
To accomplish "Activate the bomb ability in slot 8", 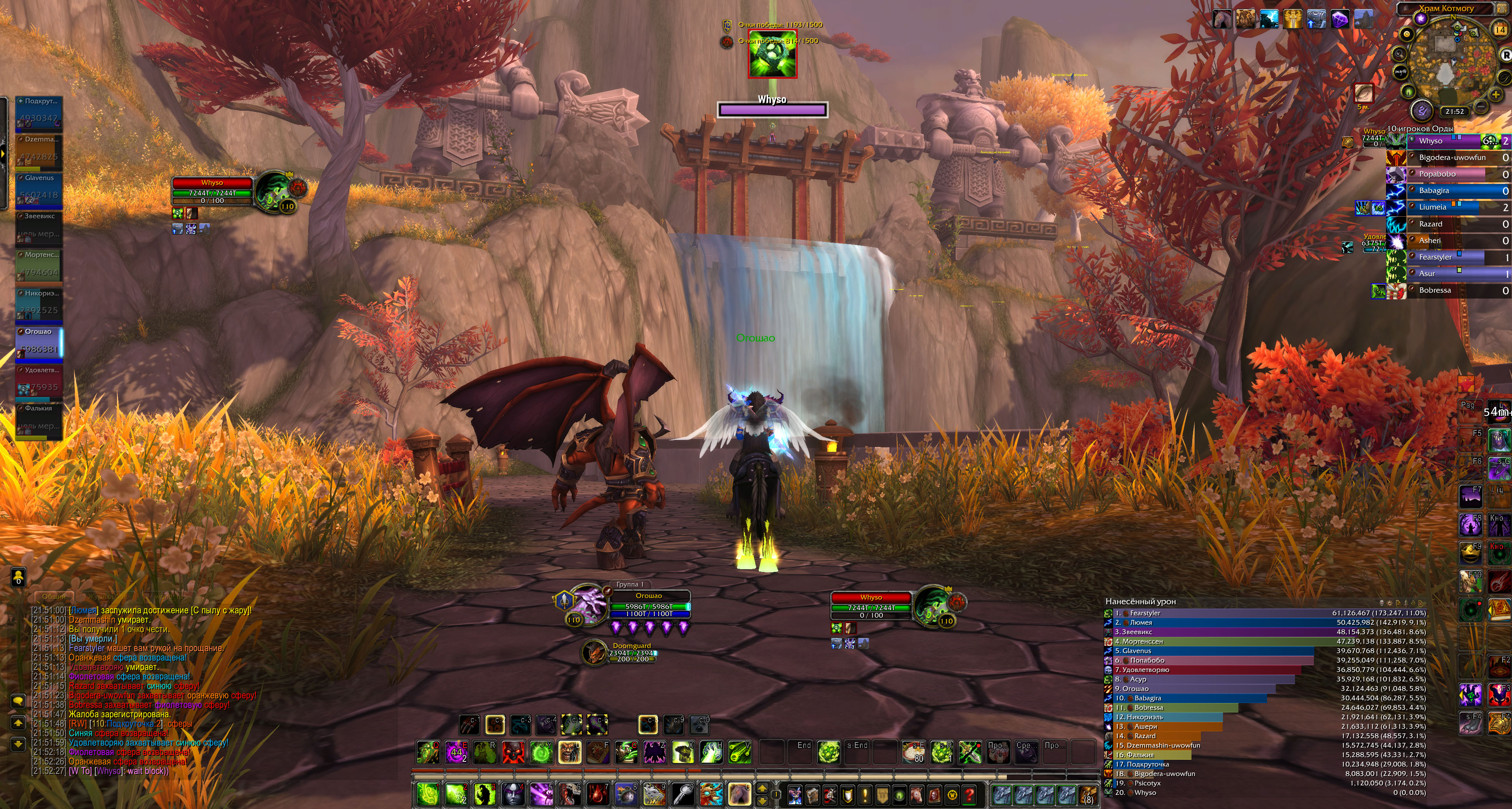I will [x=625, y=795].
